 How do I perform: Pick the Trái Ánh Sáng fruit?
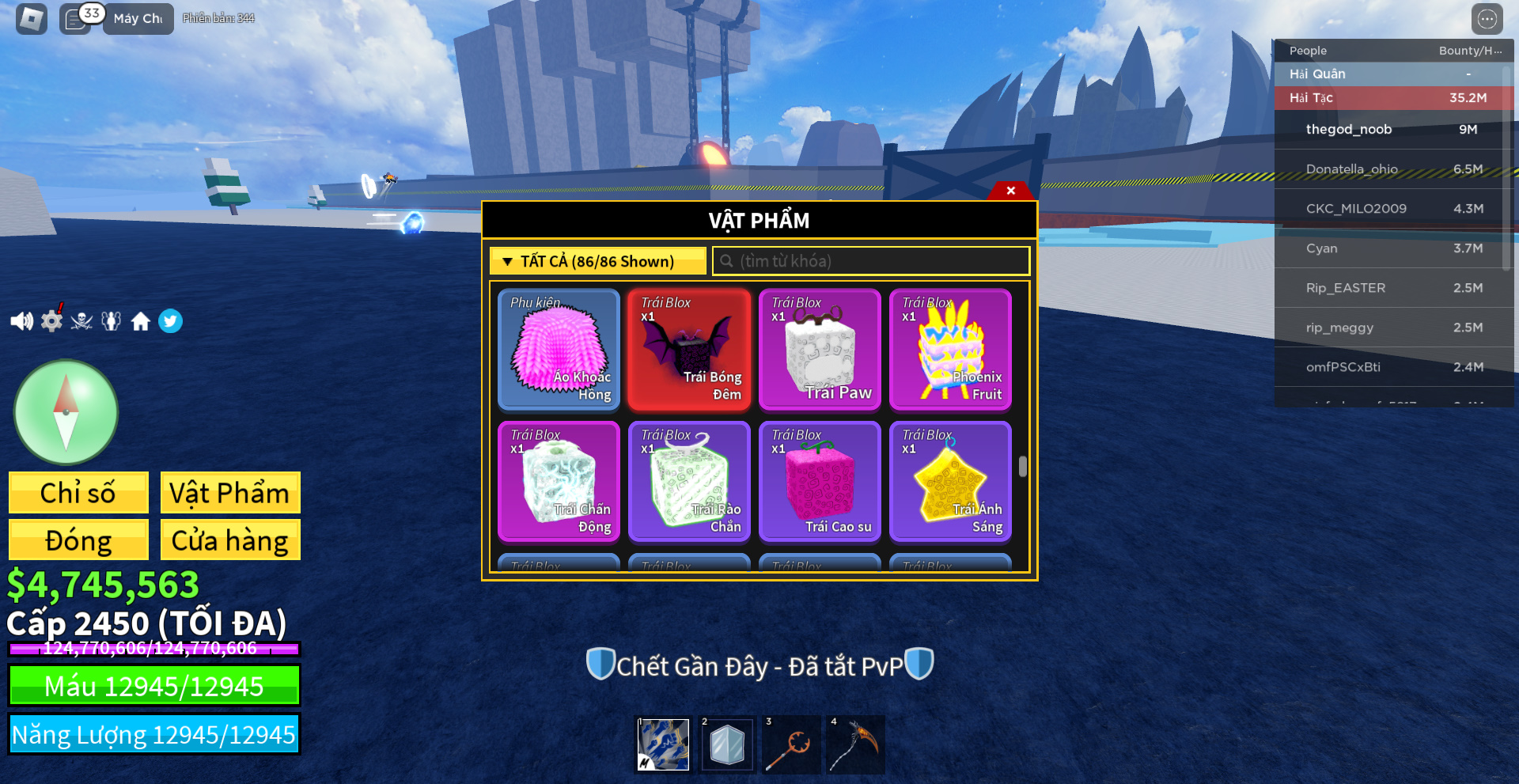pos(950,482)
